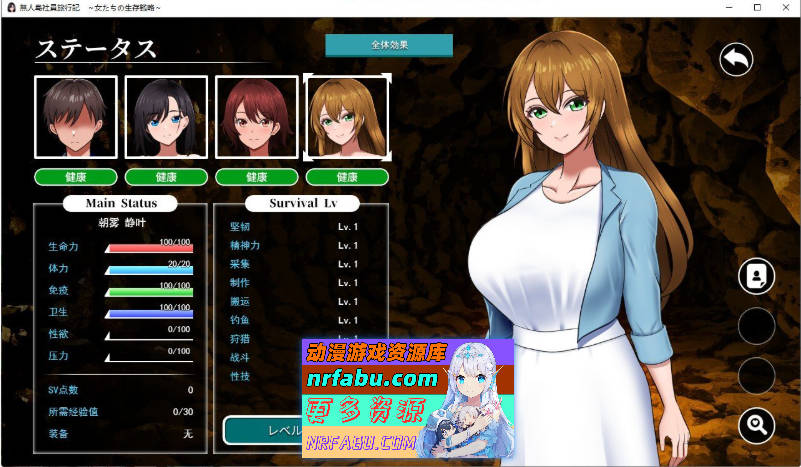Click the curved back arrow button
The image size is (801, 467).
point(736,60)
